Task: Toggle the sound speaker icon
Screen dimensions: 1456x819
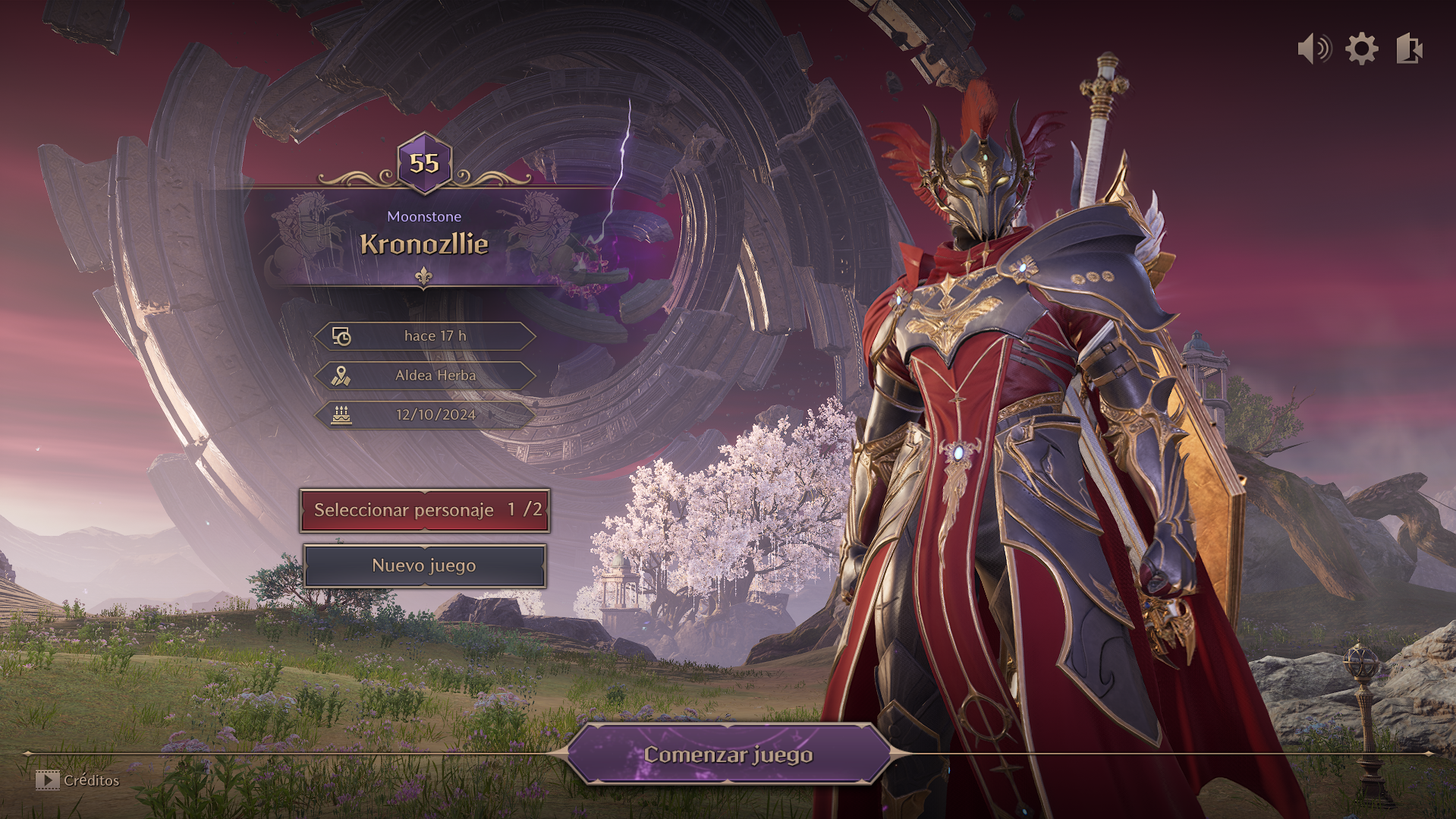Action: point(1314,49)
